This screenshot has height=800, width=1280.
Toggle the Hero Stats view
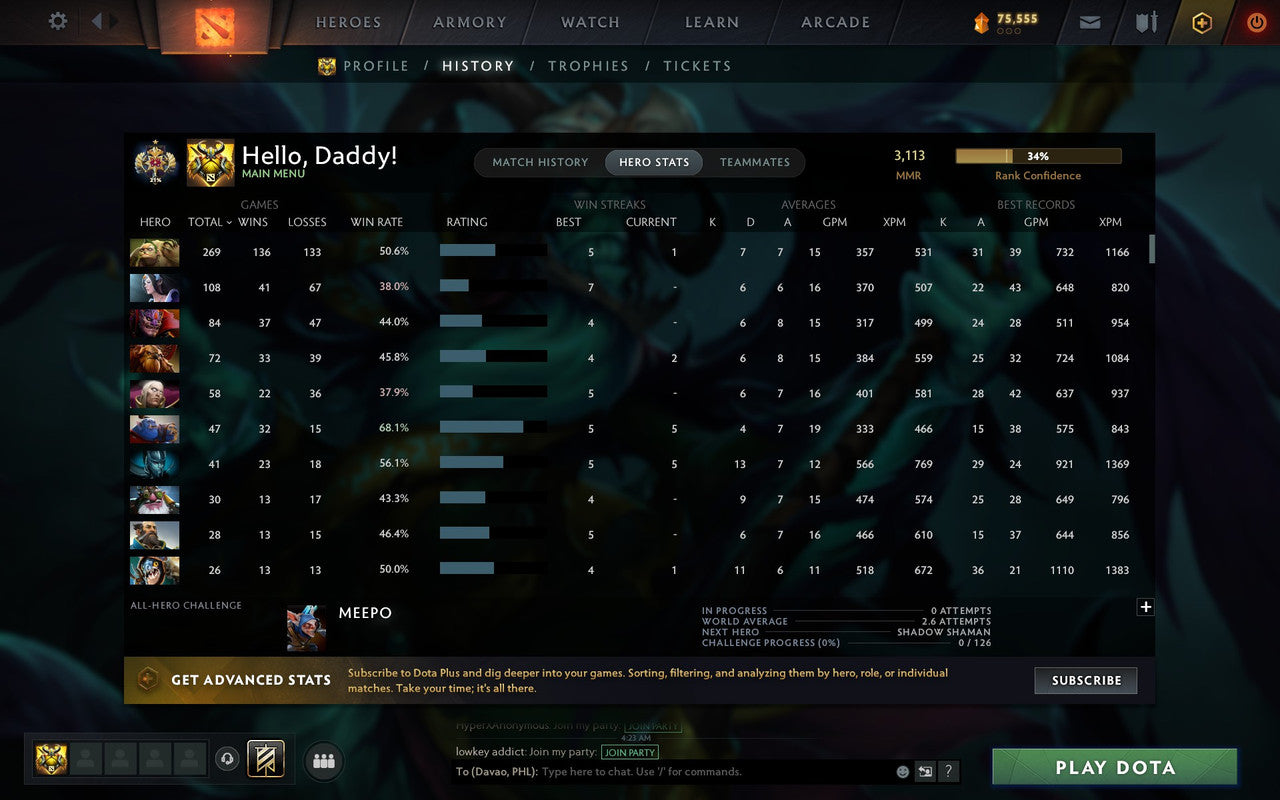pos(653,161)
